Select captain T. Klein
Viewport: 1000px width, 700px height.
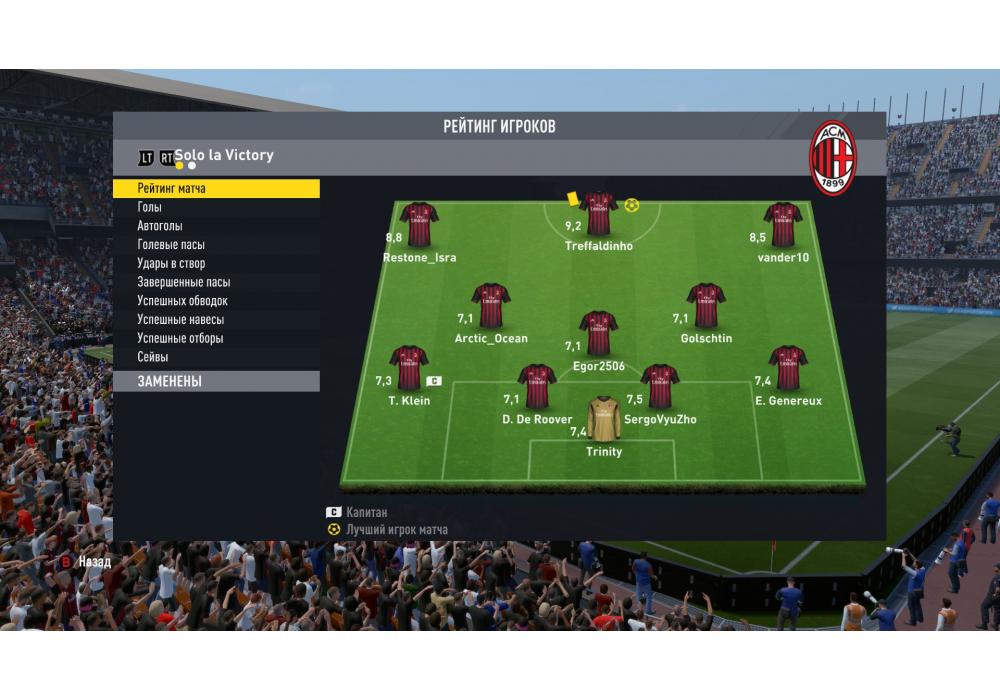pos(409,368)
